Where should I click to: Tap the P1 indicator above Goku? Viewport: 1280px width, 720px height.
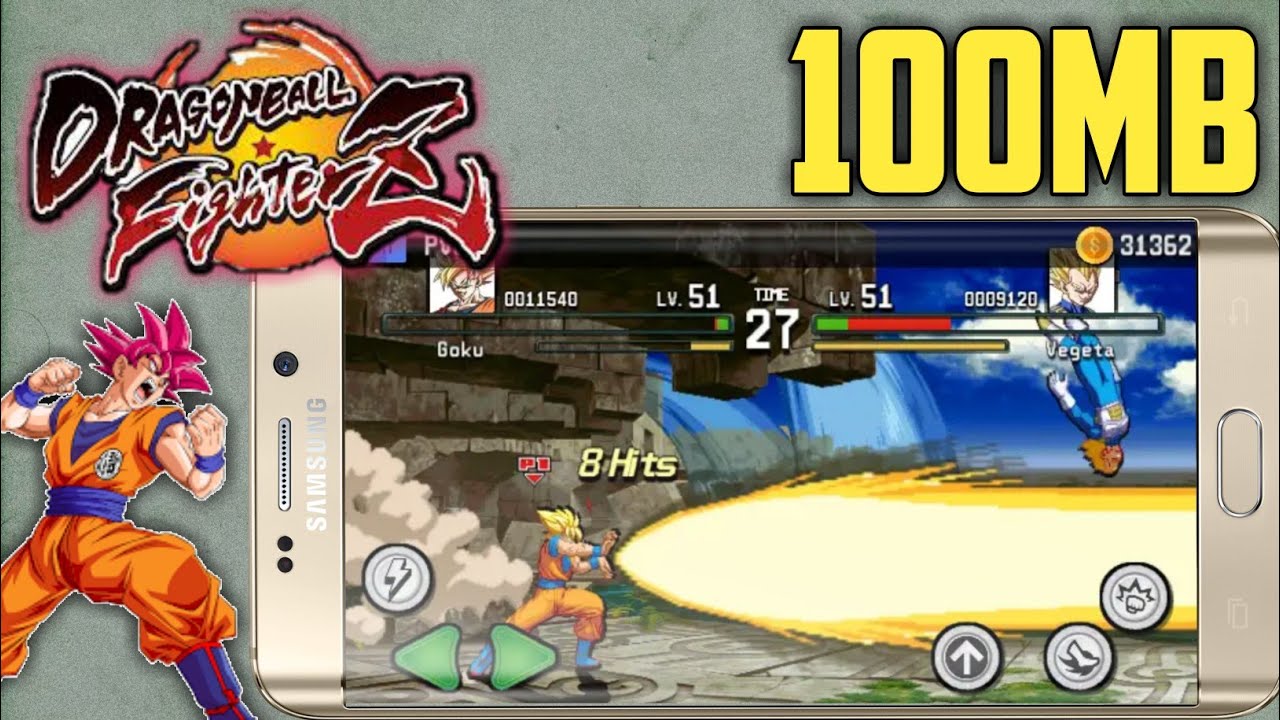pyautogui.click(x=536, y=465)
